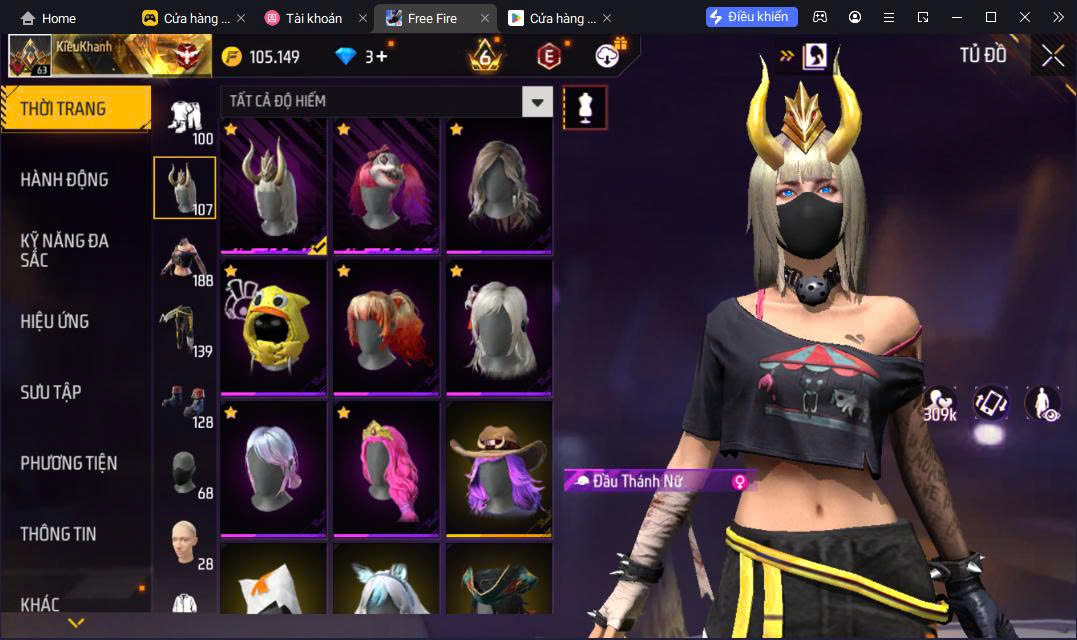Select the pink hair with gold tiara
The height and width of the screenshot is (640, 1077).
point(386,468)
